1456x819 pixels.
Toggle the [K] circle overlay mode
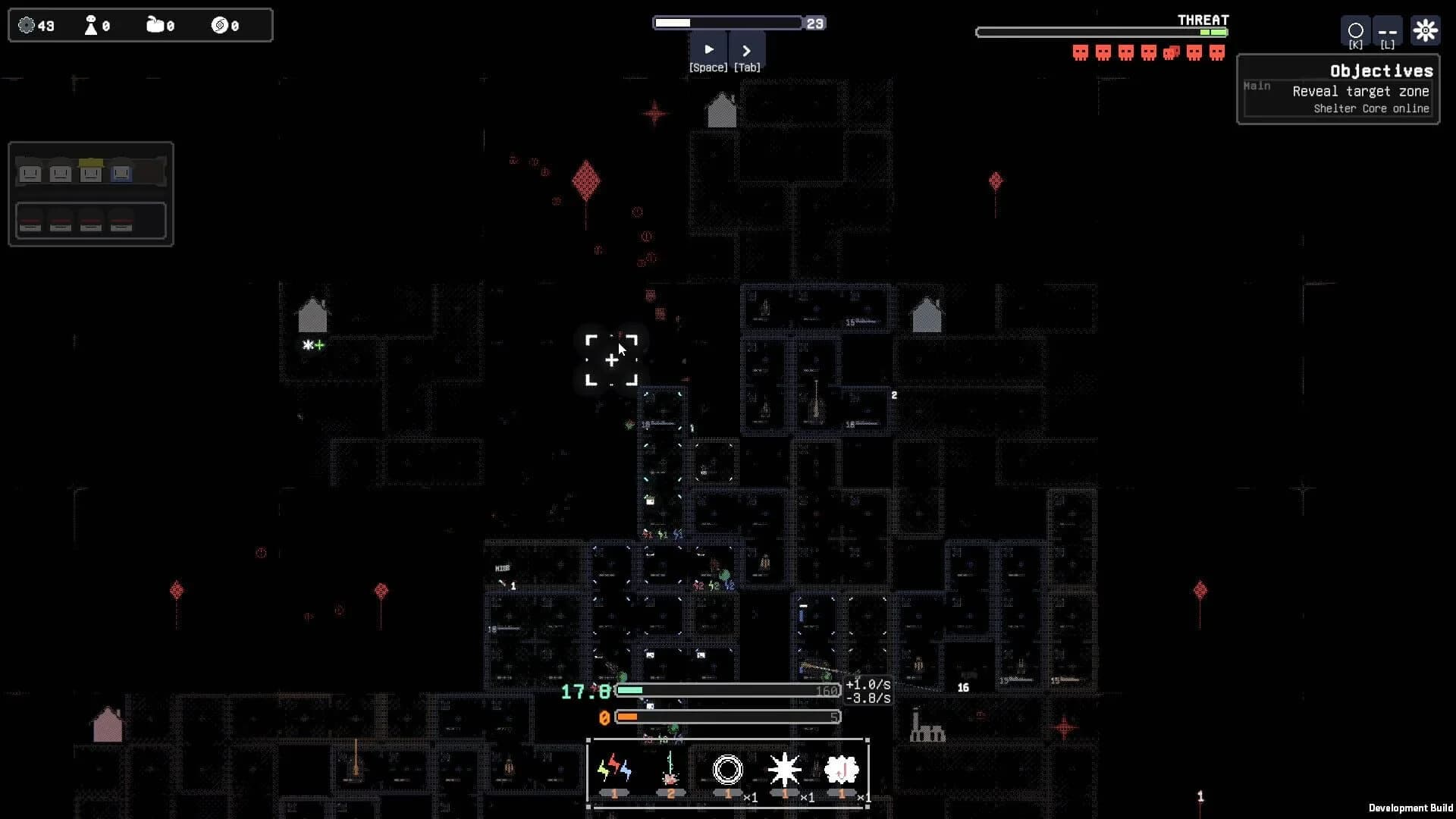tap(1356, 32)
